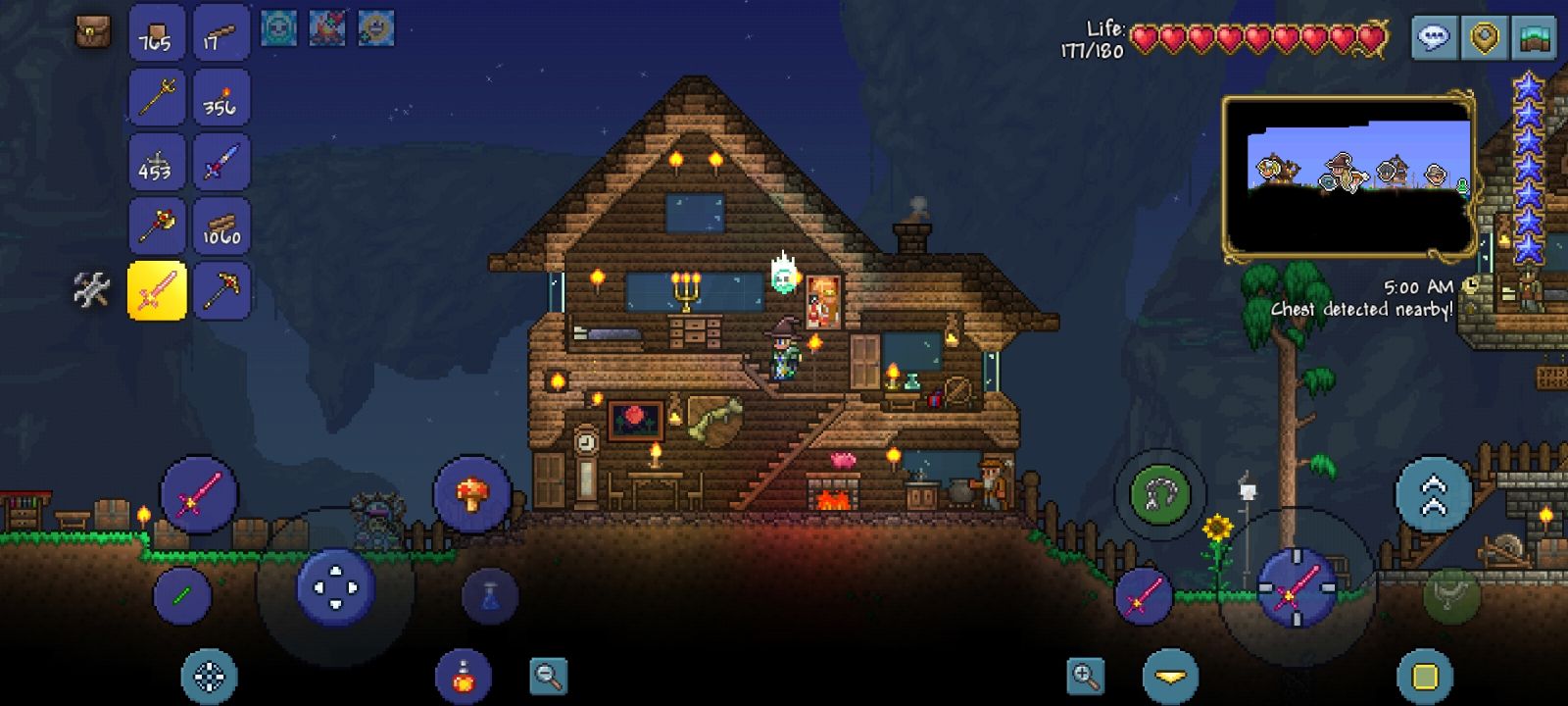Select the stack of torches in the hotbar
The image size is (1568, 706).
(222, 98)
